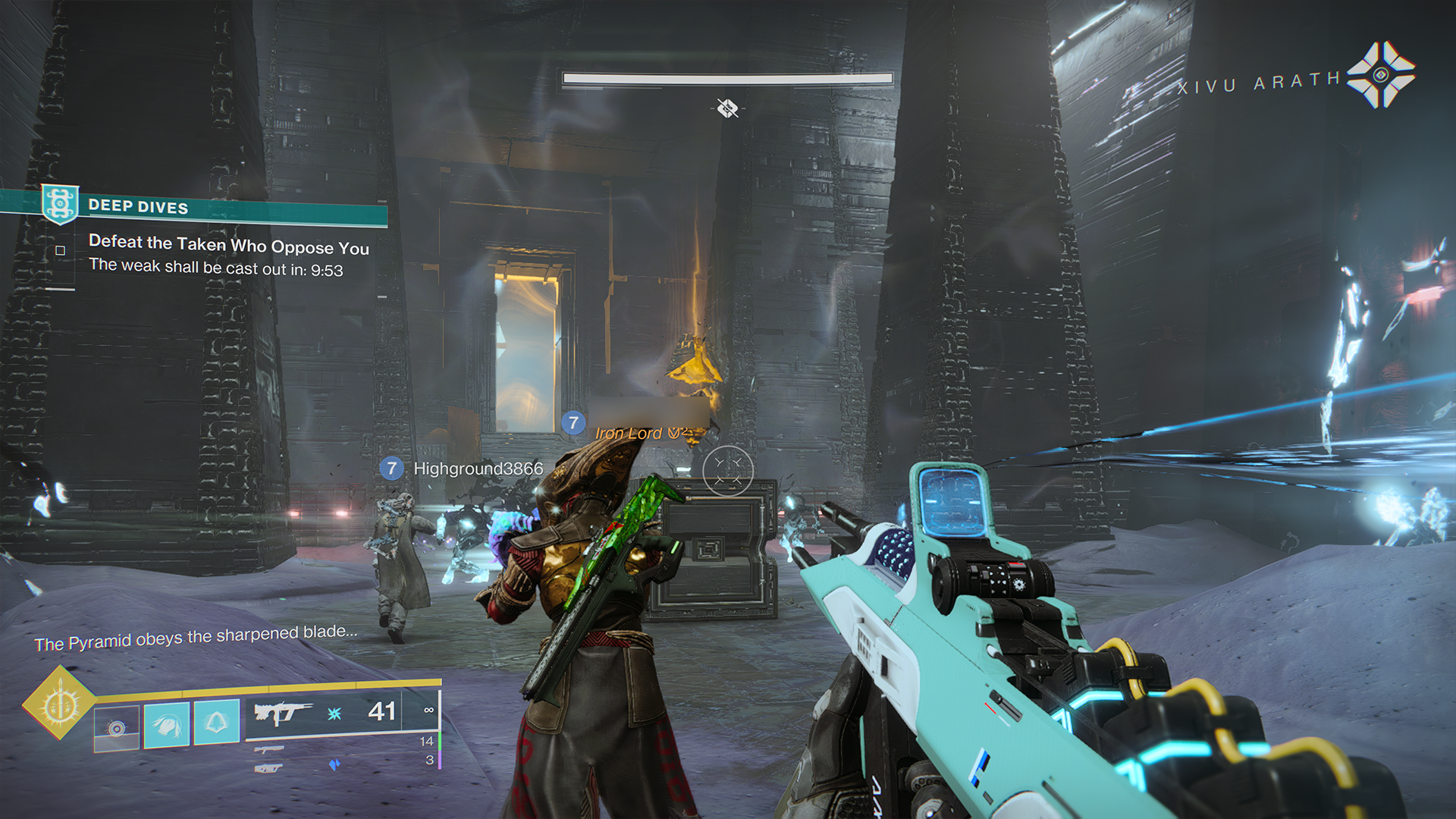The height and width of the screenshot is (819, 1456).
Task: Select the equipped primary submachine gun icon
Action: (x=282, y=713)
